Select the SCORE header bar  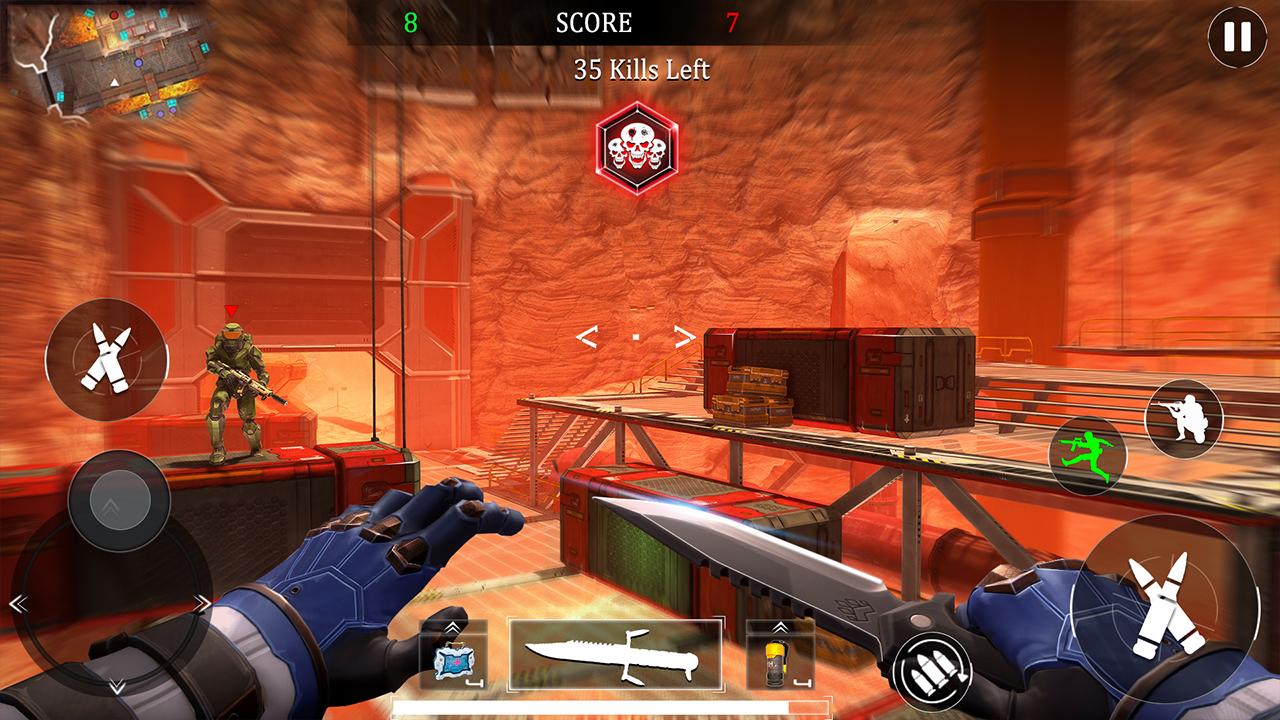594,22
